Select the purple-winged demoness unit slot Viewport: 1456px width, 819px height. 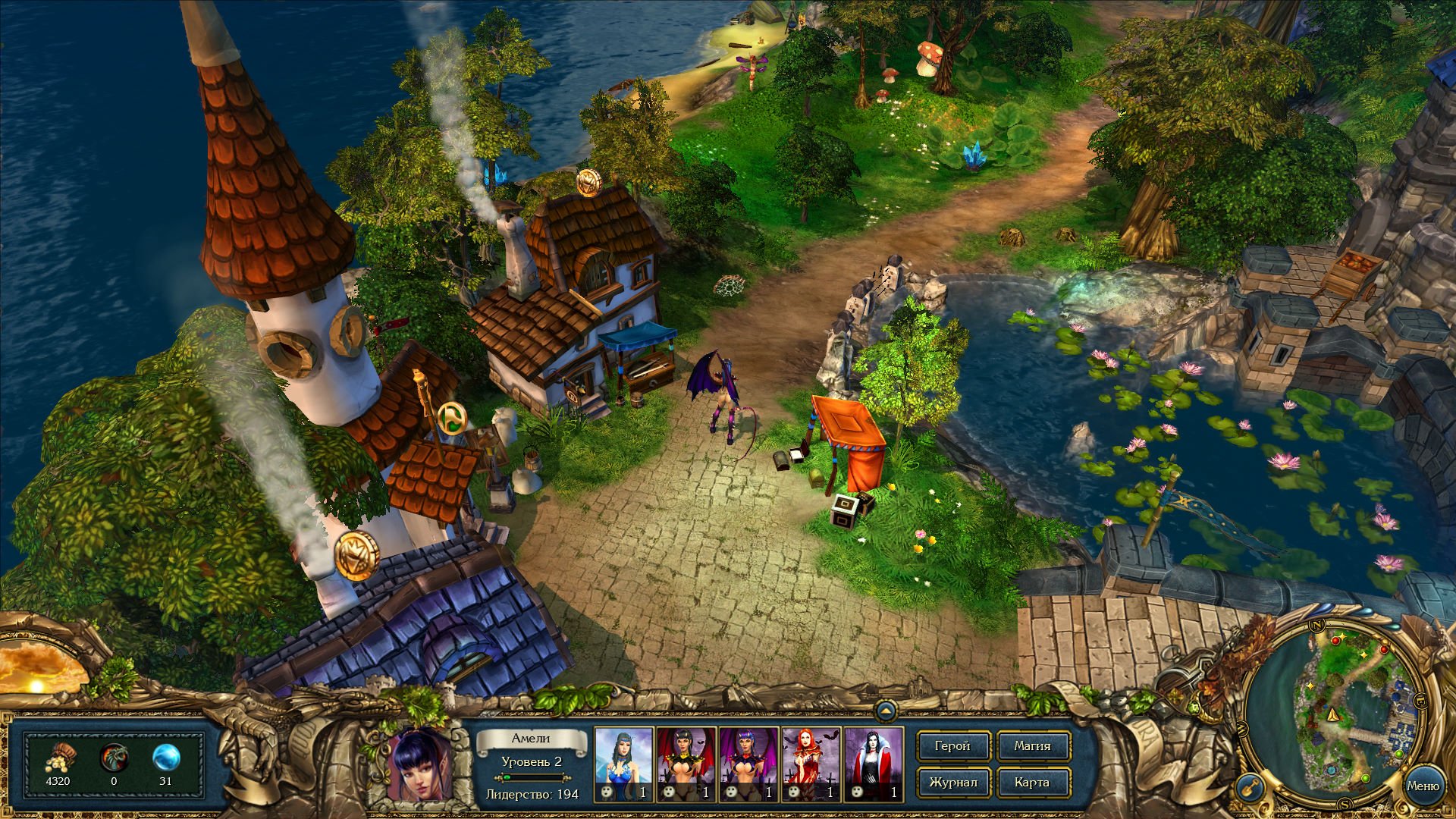tap(748, 764)
